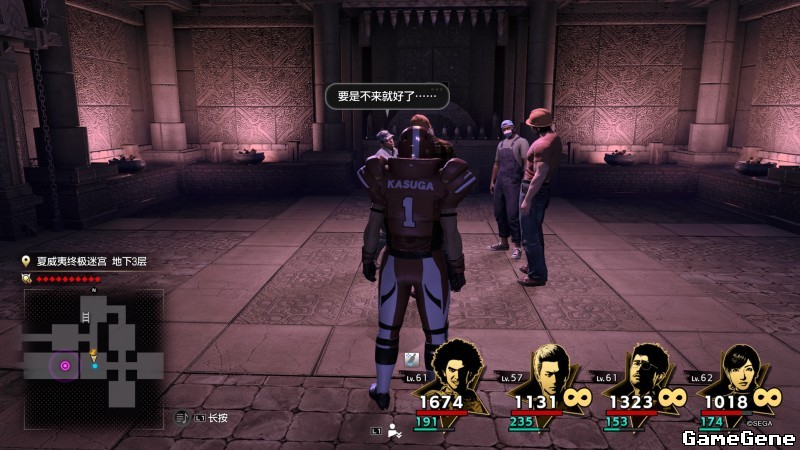The width and height of the screenshot is (800, 450).
Task: Choose the Lv.57 party member portrait
Action: [x=549, y=368]
